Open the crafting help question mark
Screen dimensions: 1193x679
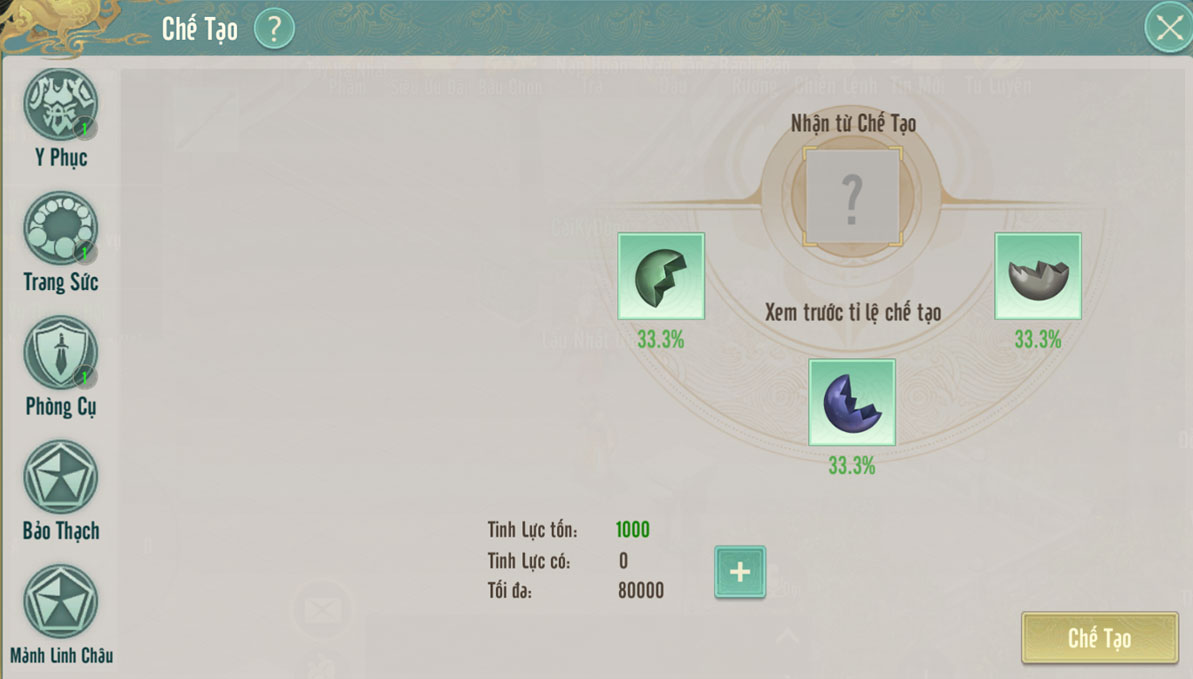point(274,28)
